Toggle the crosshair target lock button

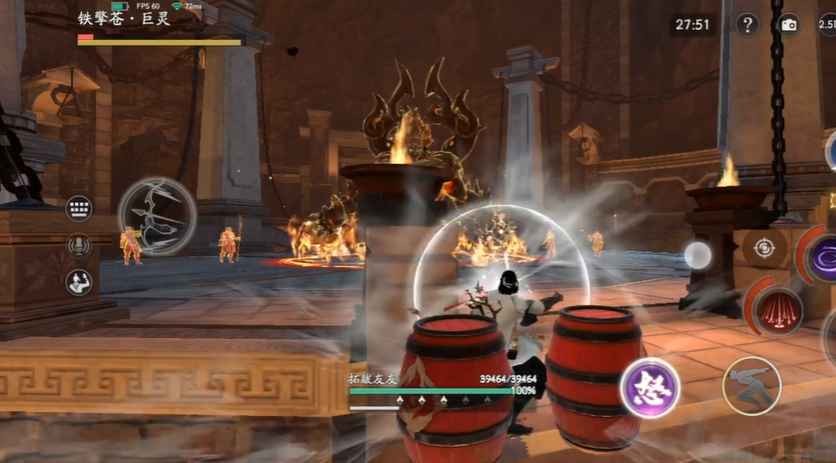[x=765, y=247]
